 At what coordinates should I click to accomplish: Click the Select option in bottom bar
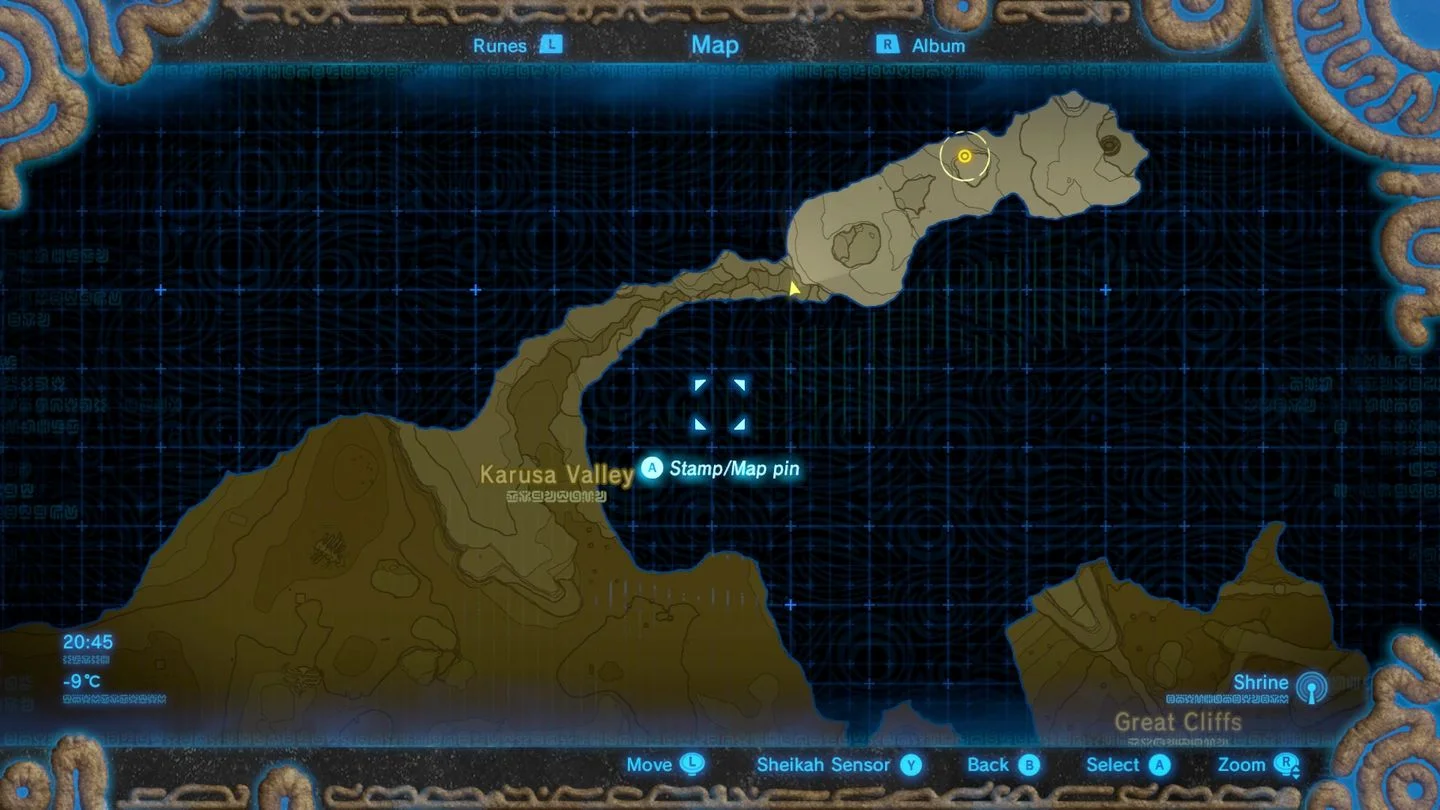click(1112, 765)
